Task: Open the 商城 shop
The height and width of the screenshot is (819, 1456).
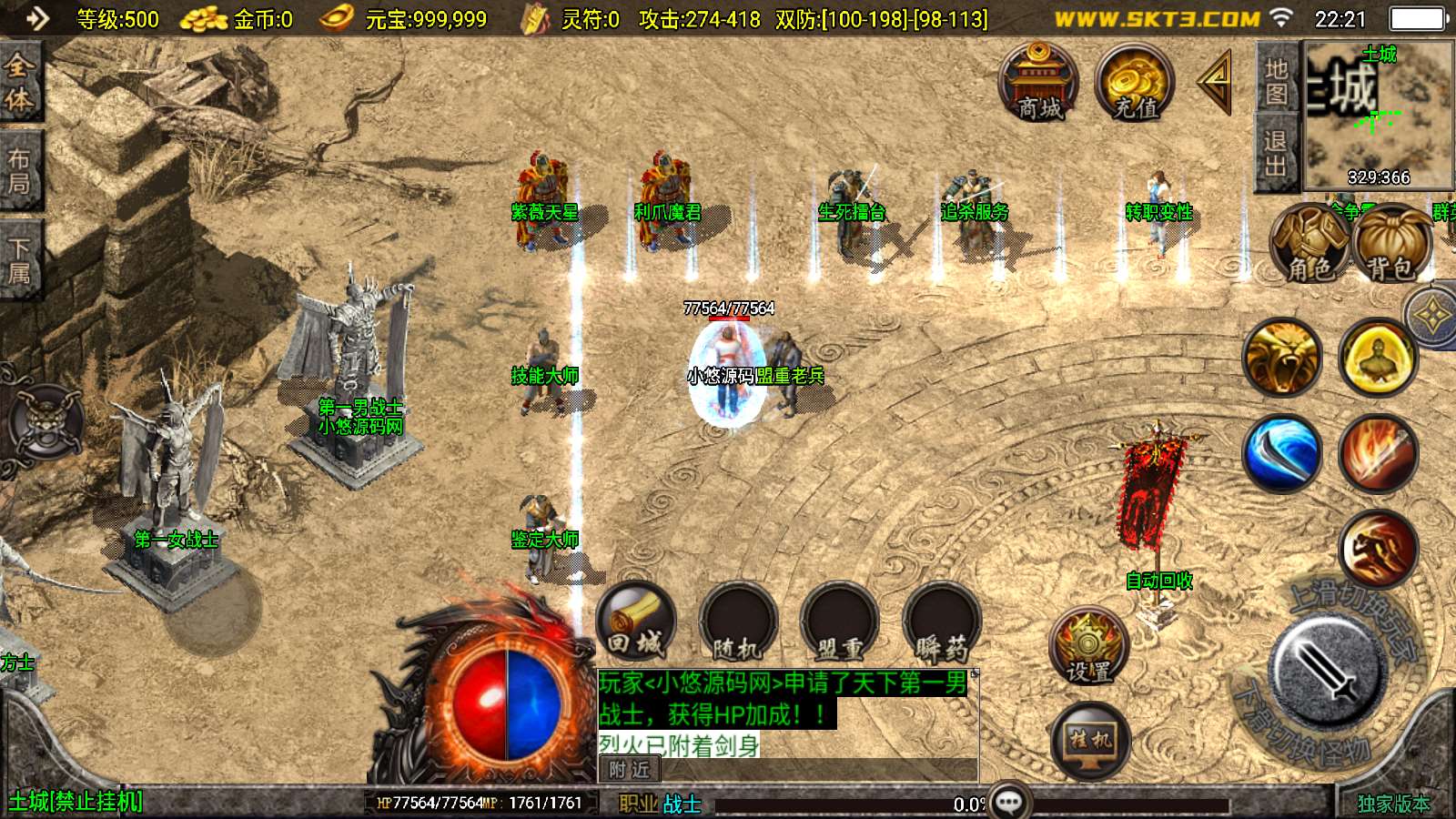Action: [1038, 83]
